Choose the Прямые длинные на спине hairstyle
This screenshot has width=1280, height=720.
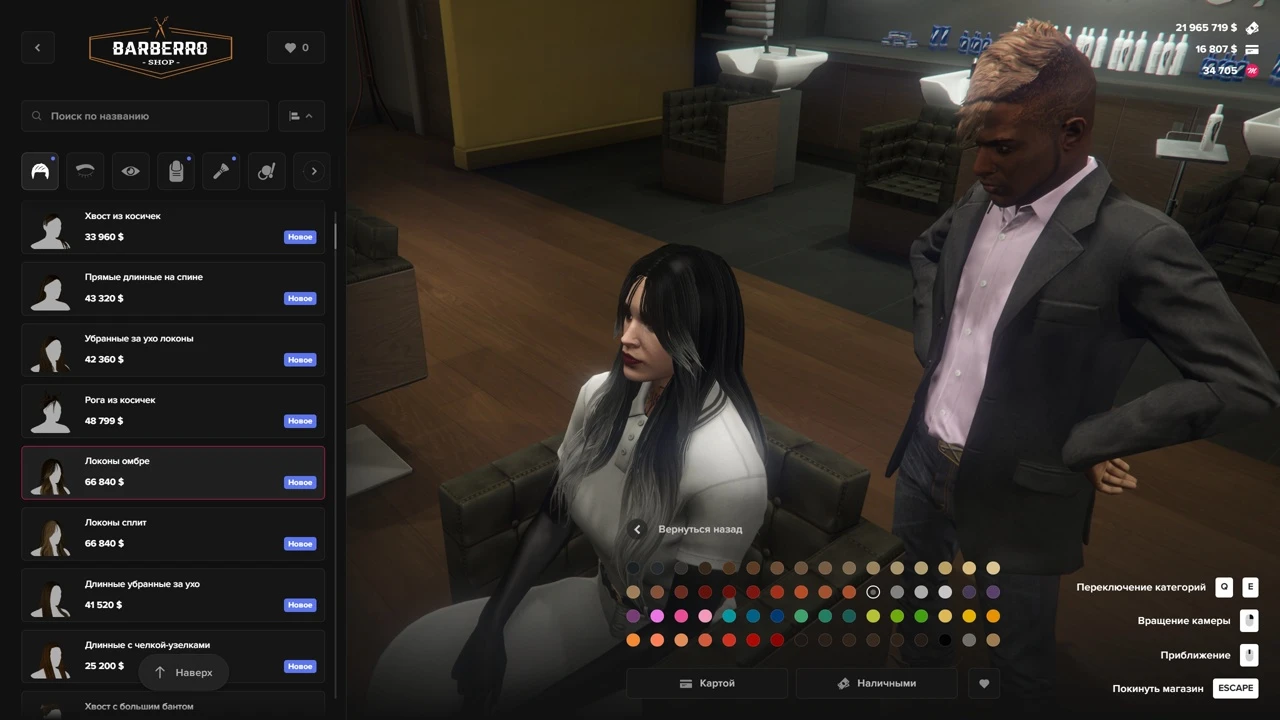tap(173, 288)
